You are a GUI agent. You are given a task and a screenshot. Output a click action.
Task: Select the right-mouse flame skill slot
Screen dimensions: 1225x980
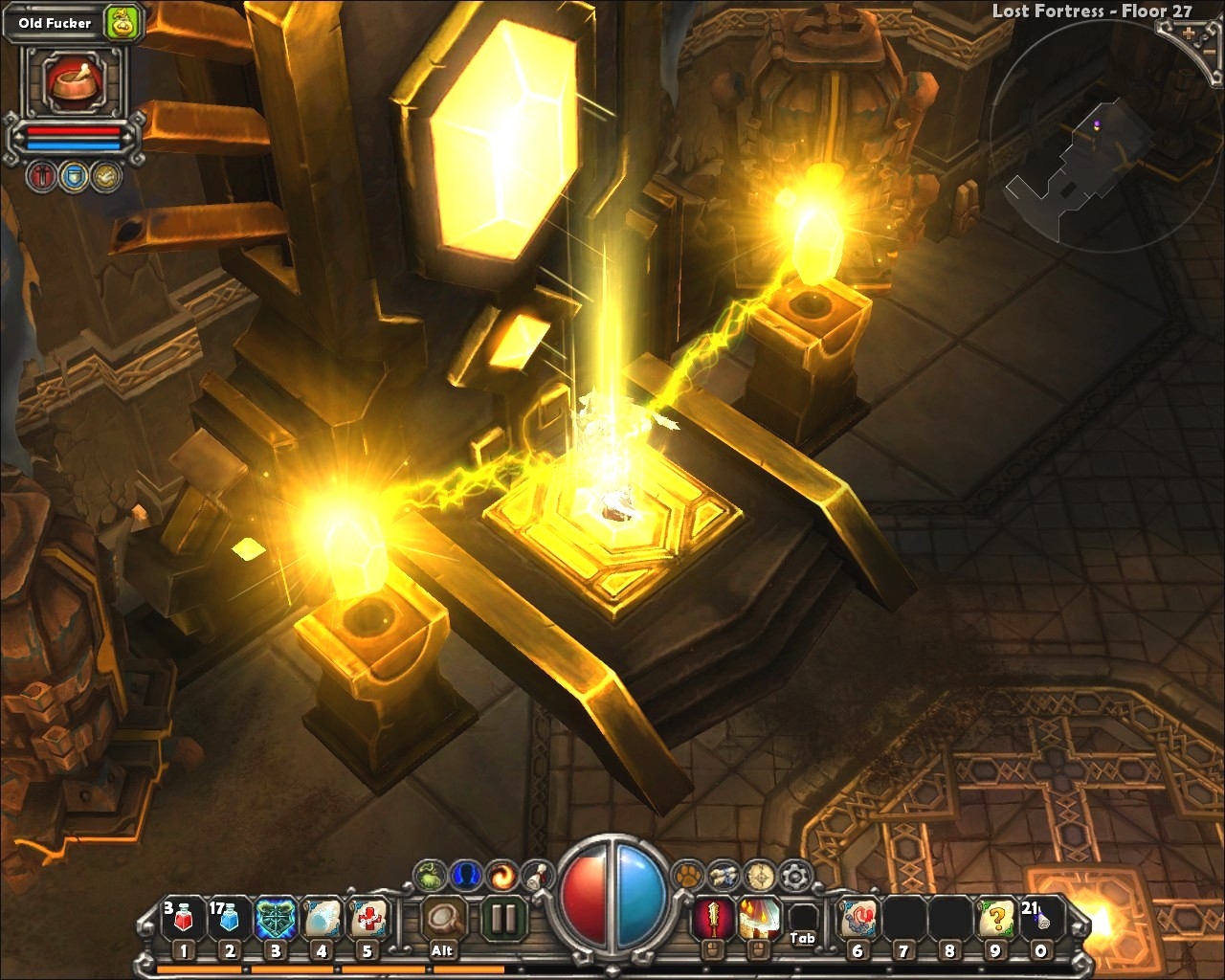tap(757, 920)
